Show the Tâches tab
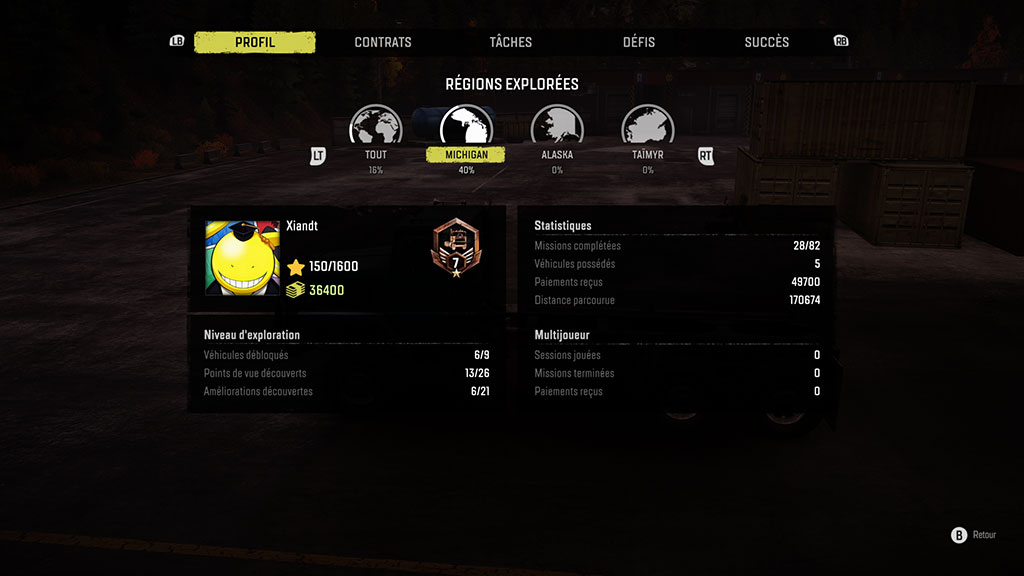The width and height of the screenshot is (1024, 576). pos(511,42)
